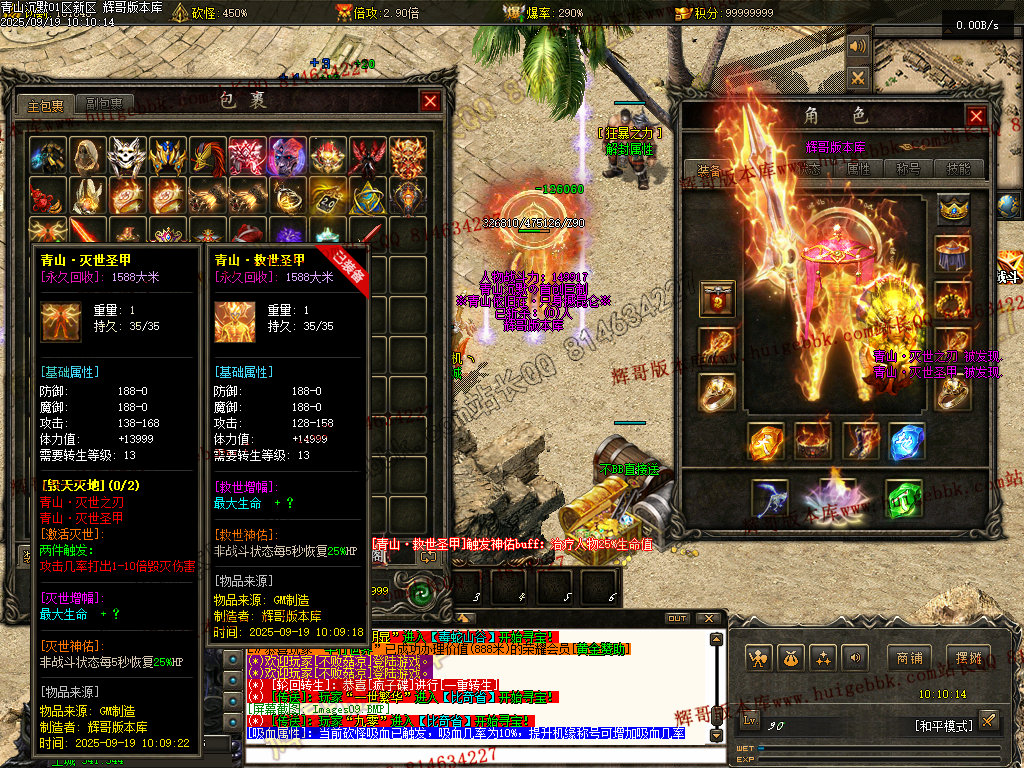The image size is (1024, 768).
Task: Switch to the 副包裹 secondary bag tab
Action: tap(103, 104)
